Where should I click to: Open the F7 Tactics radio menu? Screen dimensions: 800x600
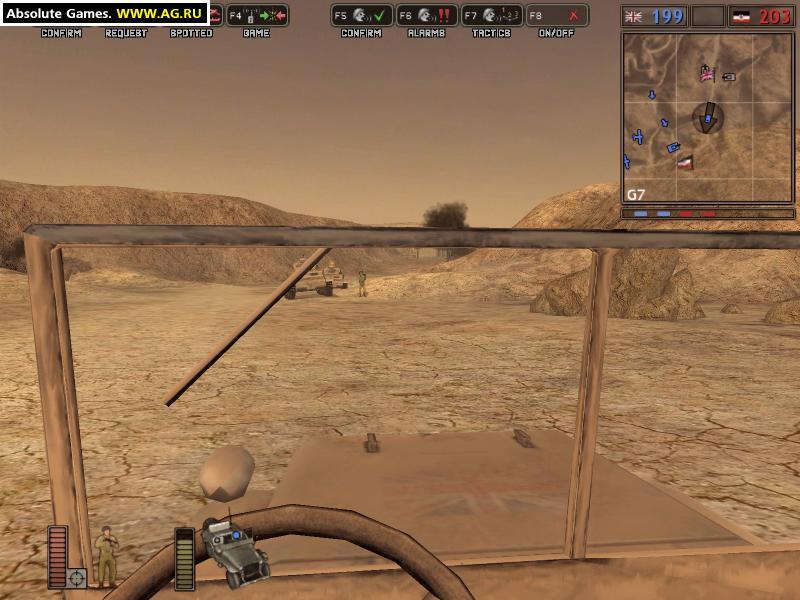492,15
